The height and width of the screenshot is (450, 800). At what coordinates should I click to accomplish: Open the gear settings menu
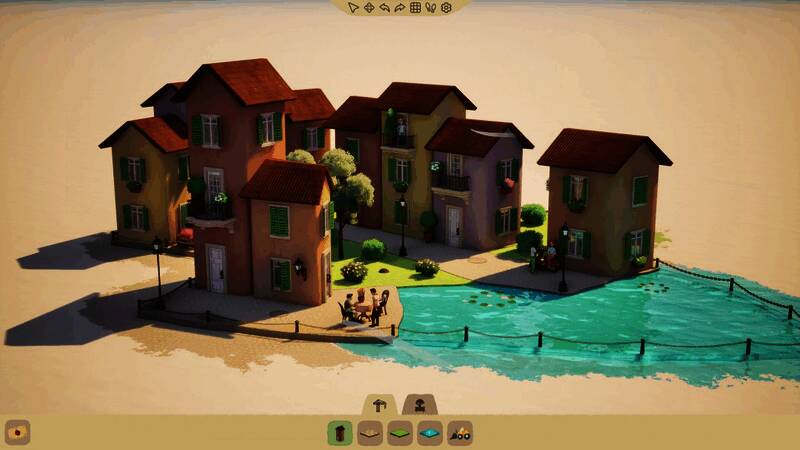click(447, 8)
